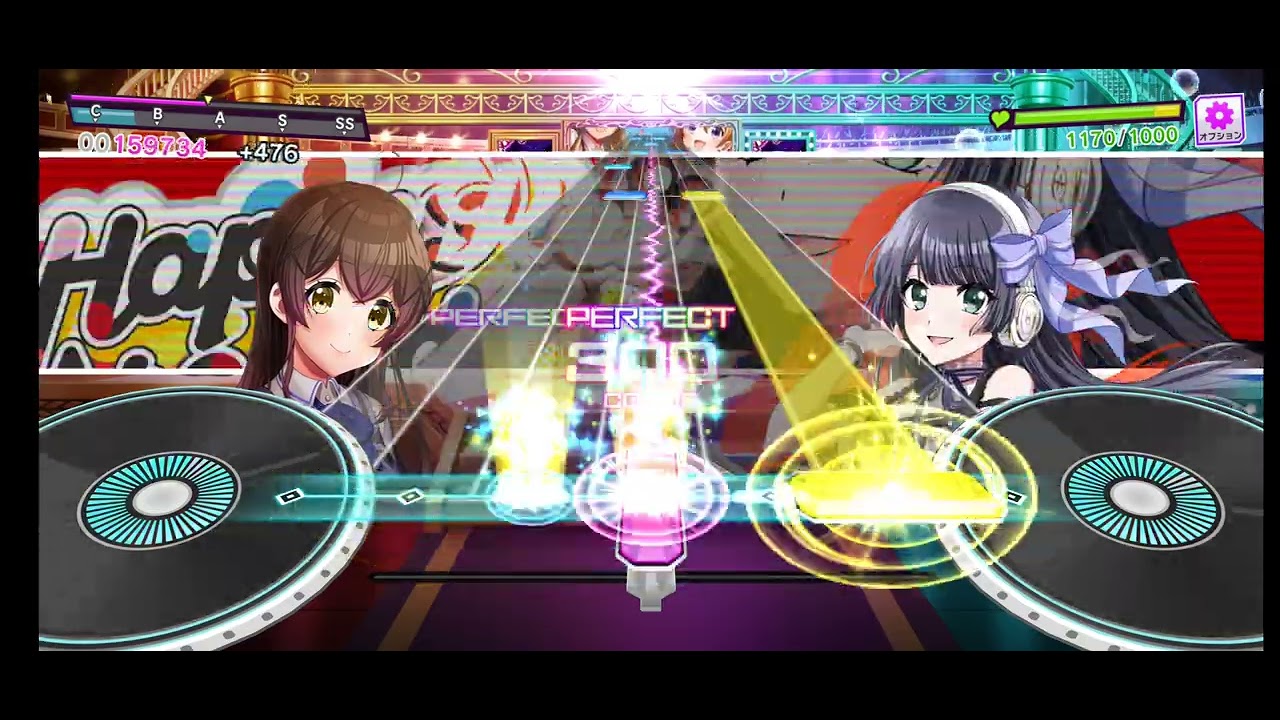Select the score display 159734

pos(160,146)
